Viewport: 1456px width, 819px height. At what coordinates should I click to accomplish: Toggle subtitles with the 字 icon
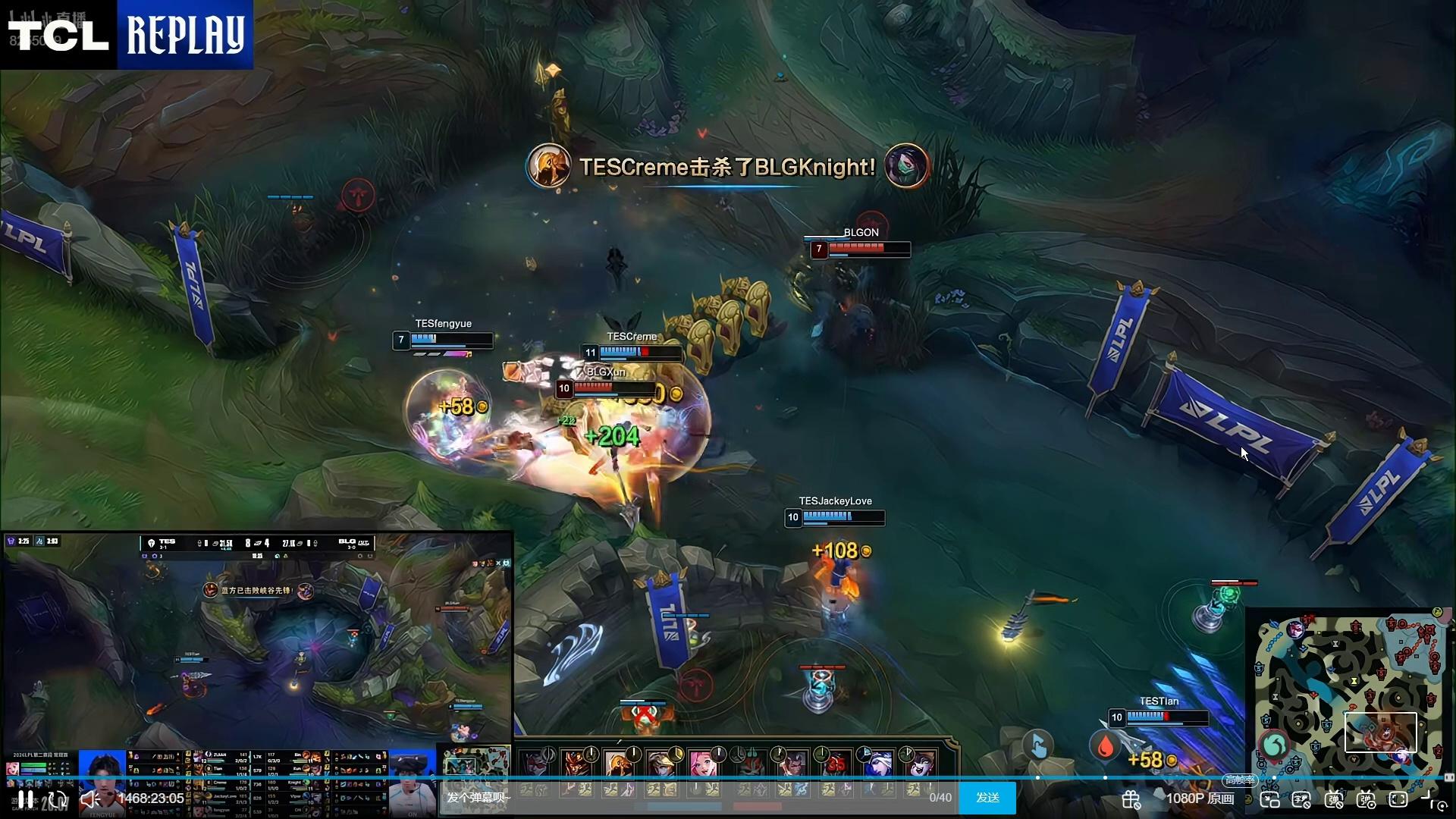click(x=1301, y=799)
